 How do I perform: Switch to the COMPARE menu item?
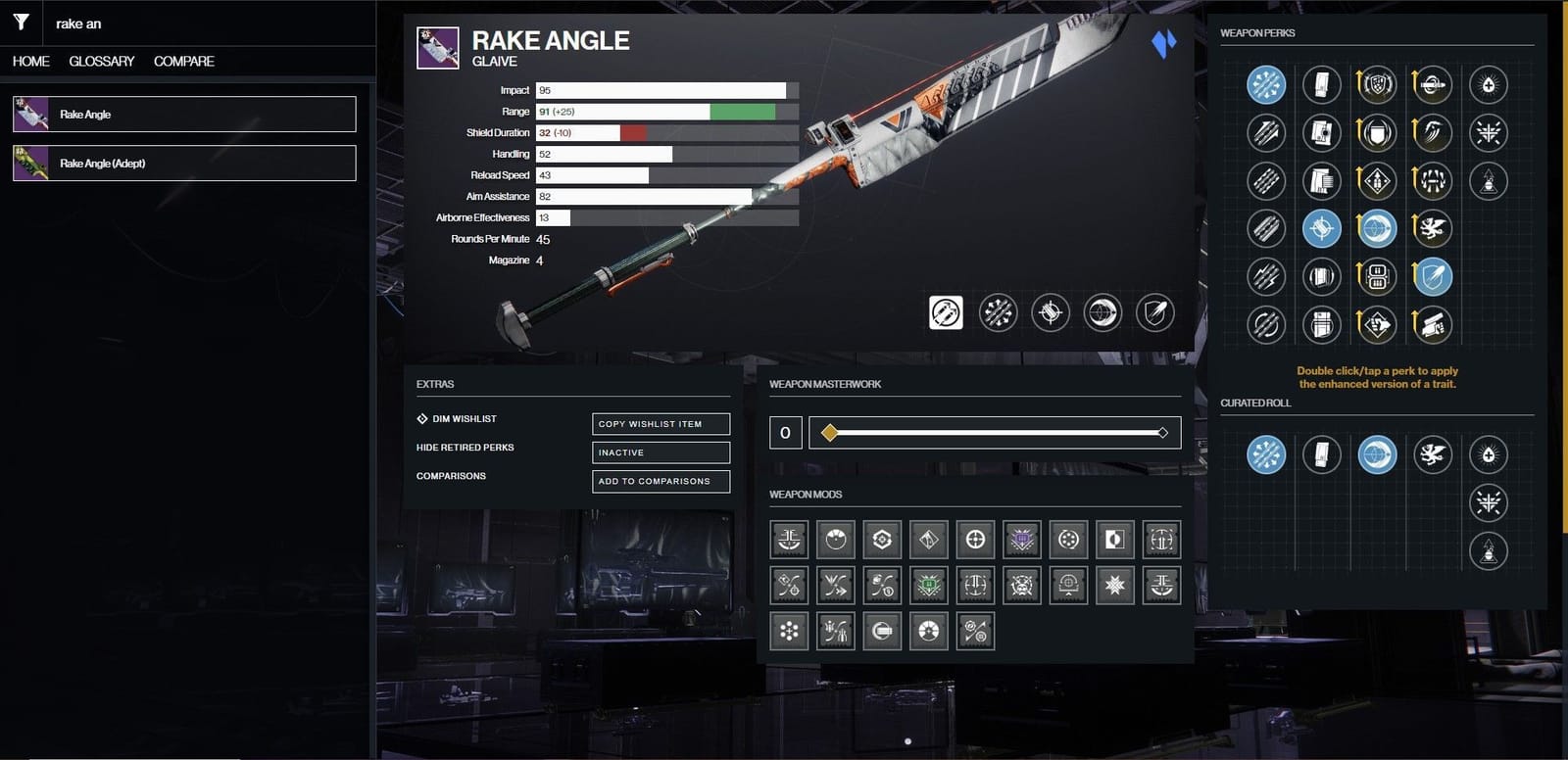182,61
